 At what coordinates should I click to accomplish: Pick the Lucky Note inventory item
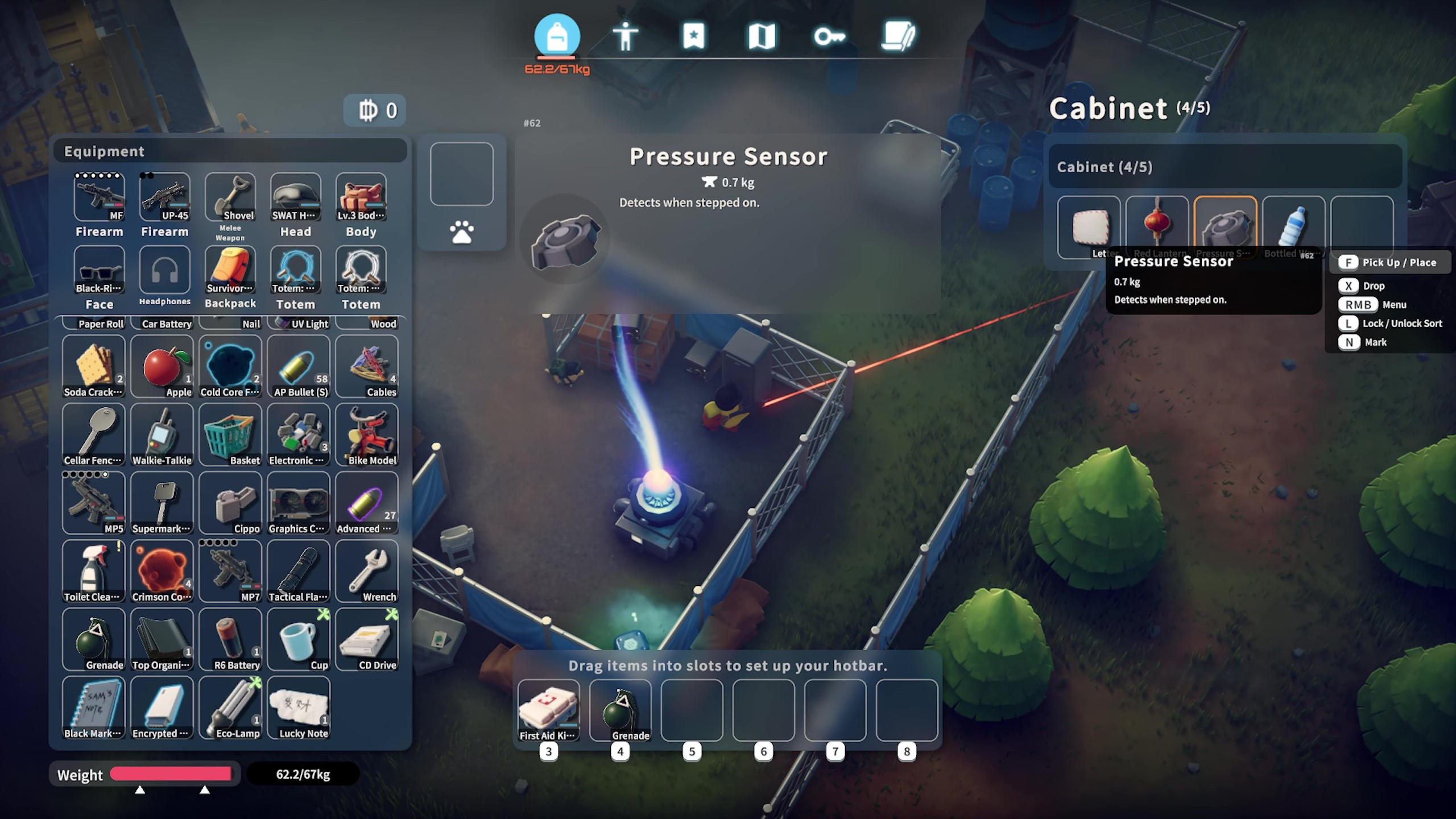point(299,708)
